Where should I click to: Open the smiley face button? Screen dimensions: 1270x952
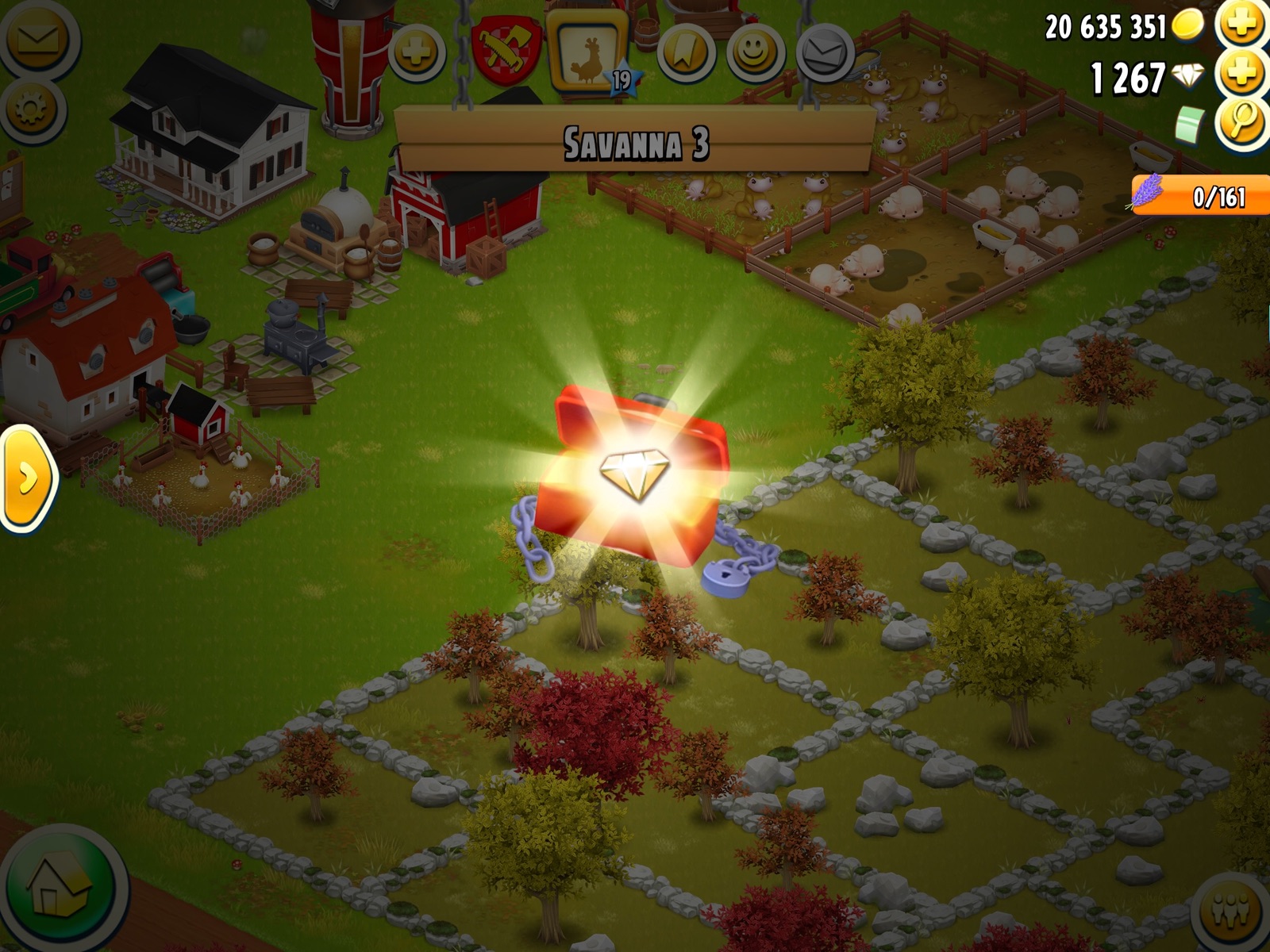tap(754, 52)
